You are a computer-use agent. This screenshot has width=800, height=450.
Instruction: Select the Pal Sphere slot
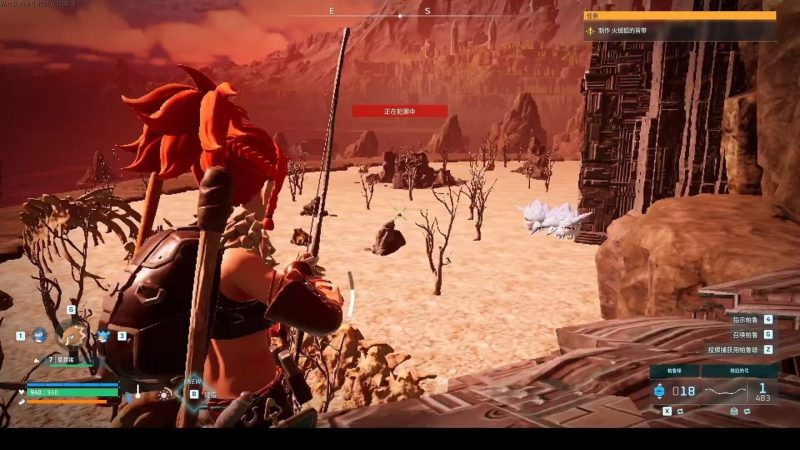(x=677, y=391)
